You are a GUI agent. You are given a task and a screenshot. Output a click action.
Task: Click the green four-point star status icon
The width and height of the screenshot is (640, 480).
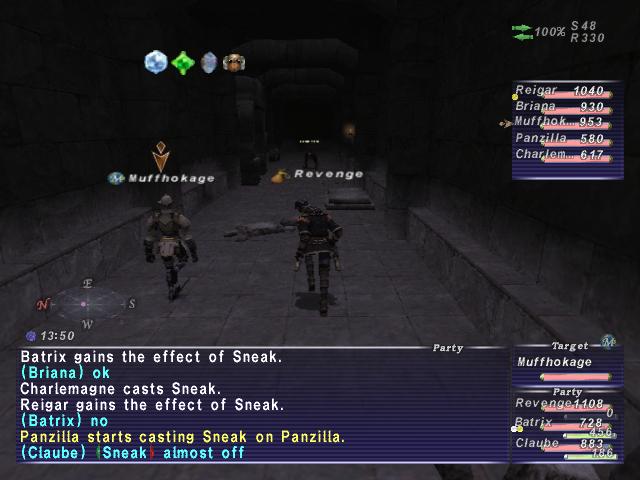[182, 62]
